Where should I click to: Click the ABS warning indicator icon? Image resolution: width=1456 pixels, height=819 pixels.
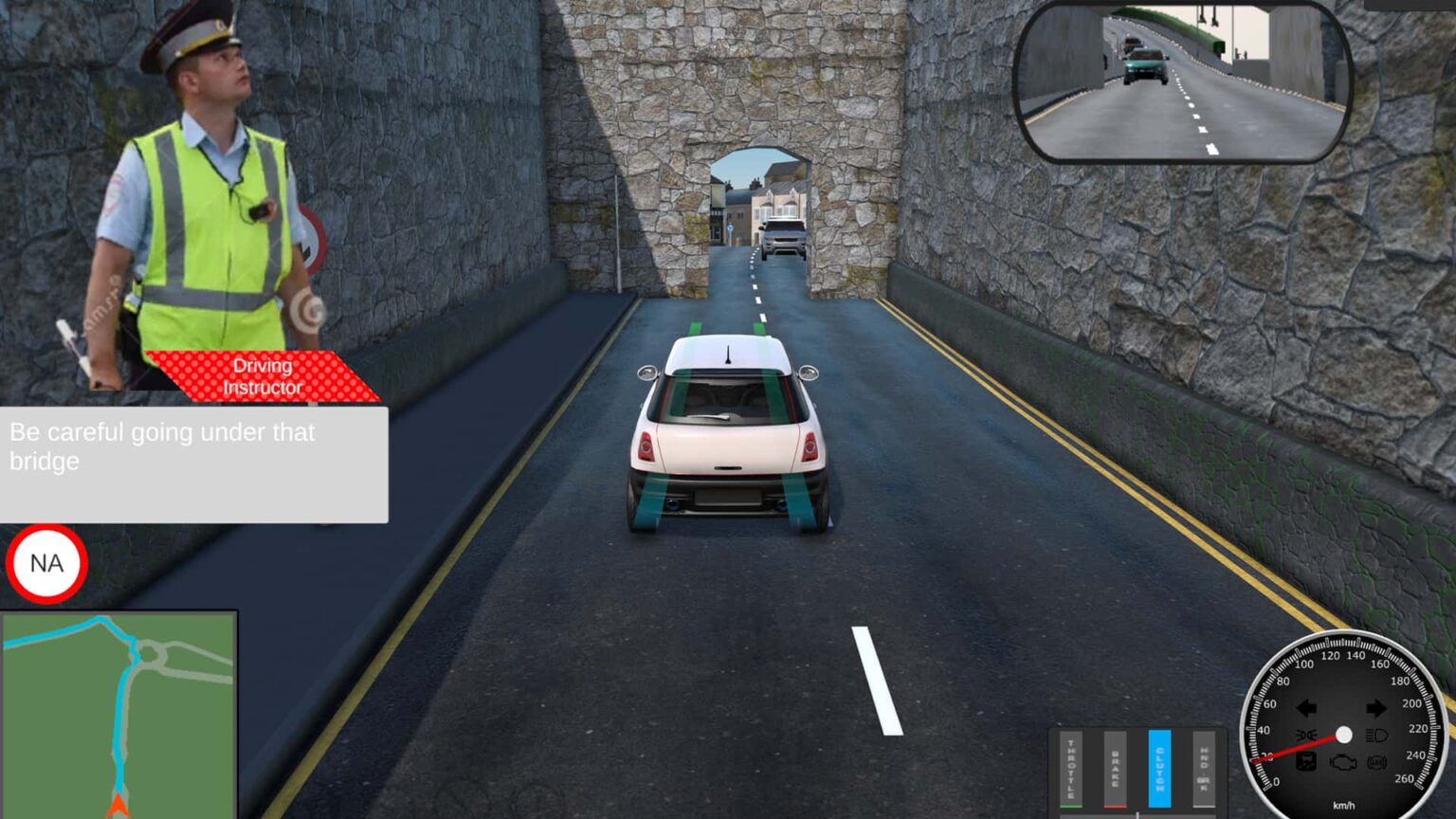tap(1376, 762)
